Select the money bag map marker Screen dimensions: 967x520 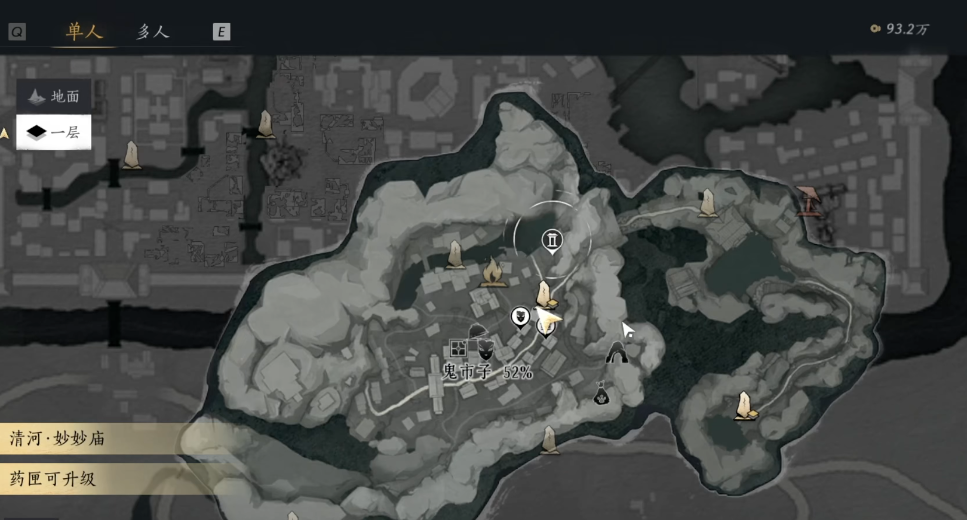(x=601, y=395)
